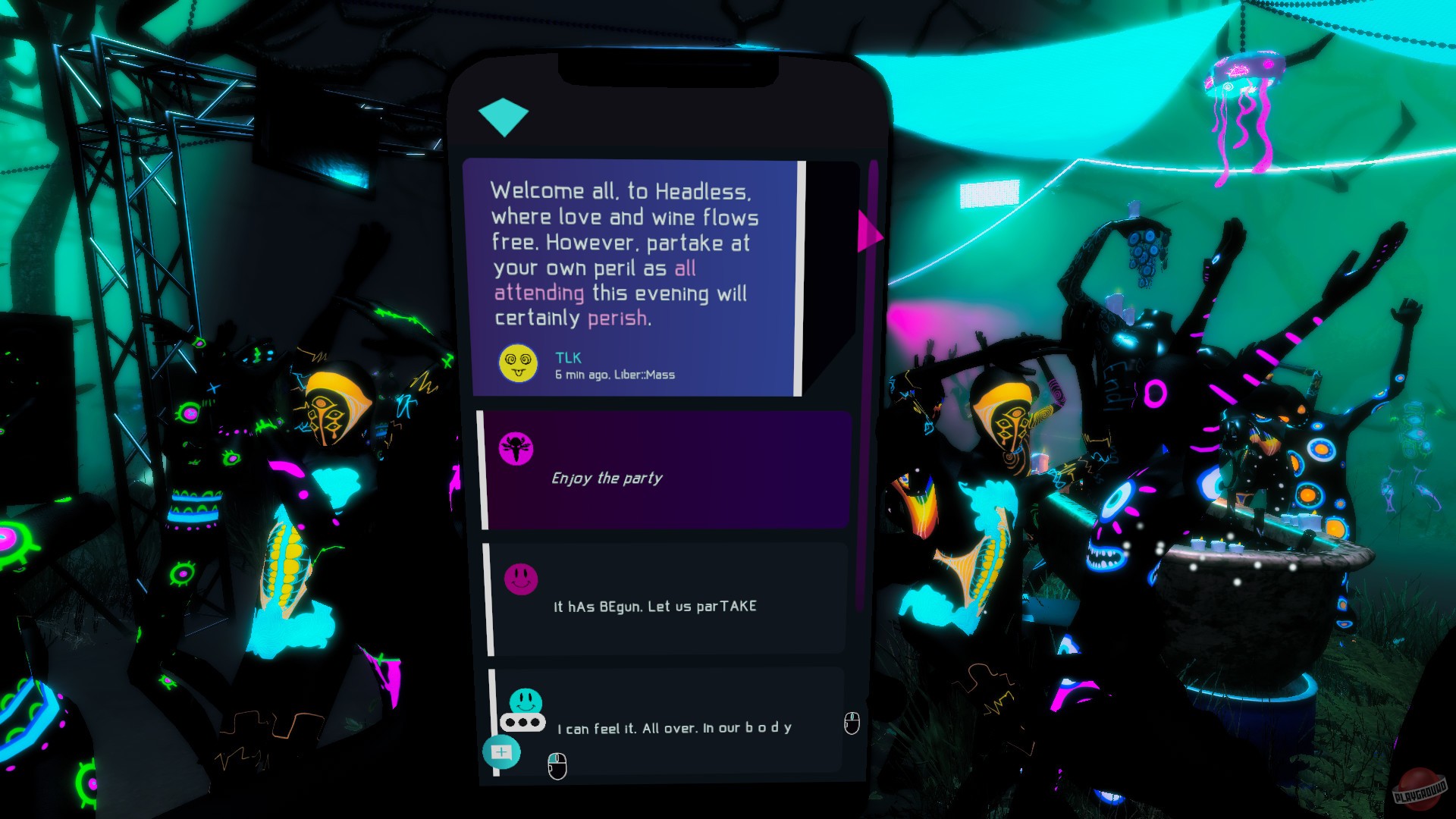Click the three-dot typing indicator pill

[x=522, y=723]
